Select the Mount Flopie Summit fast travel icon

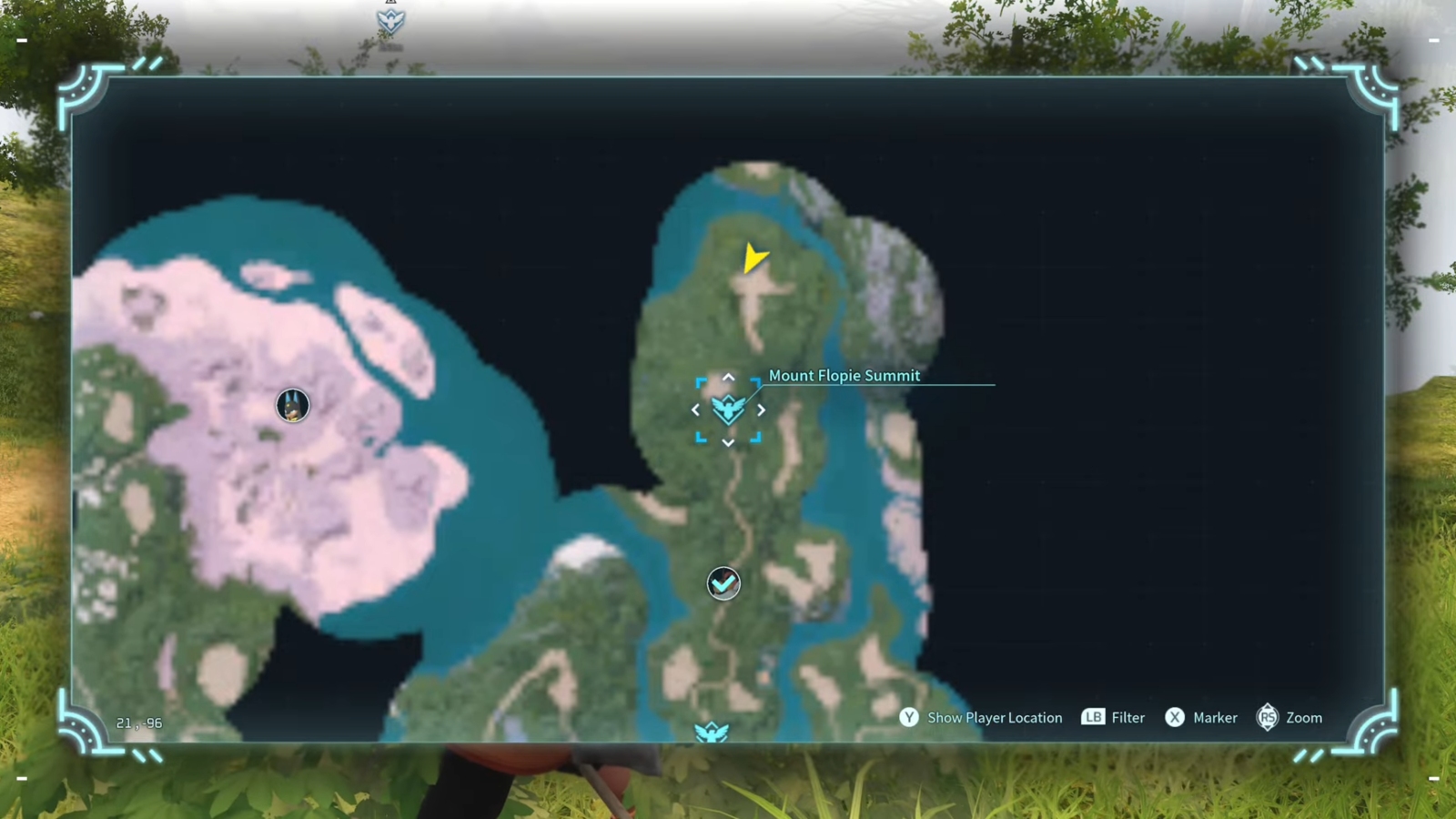727,409
